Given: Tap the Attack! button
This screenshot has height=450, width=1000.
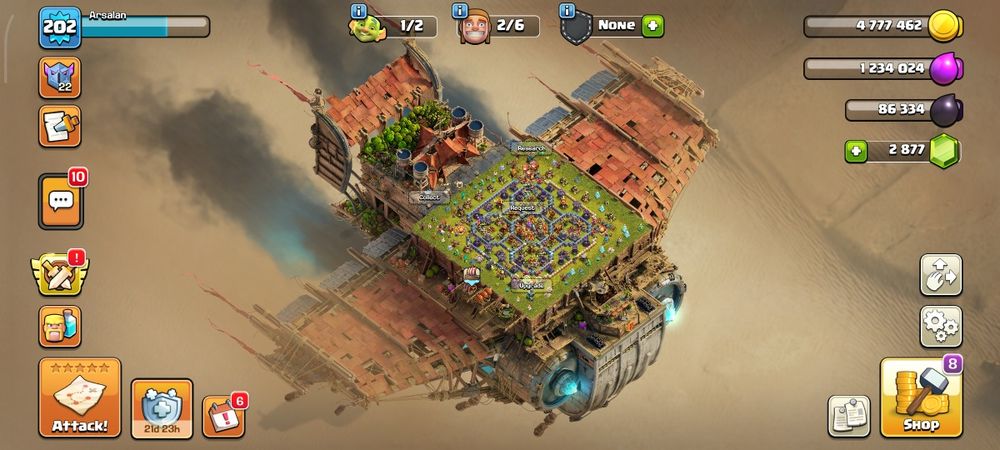Looking at the screenshot, I should point(80,398).
